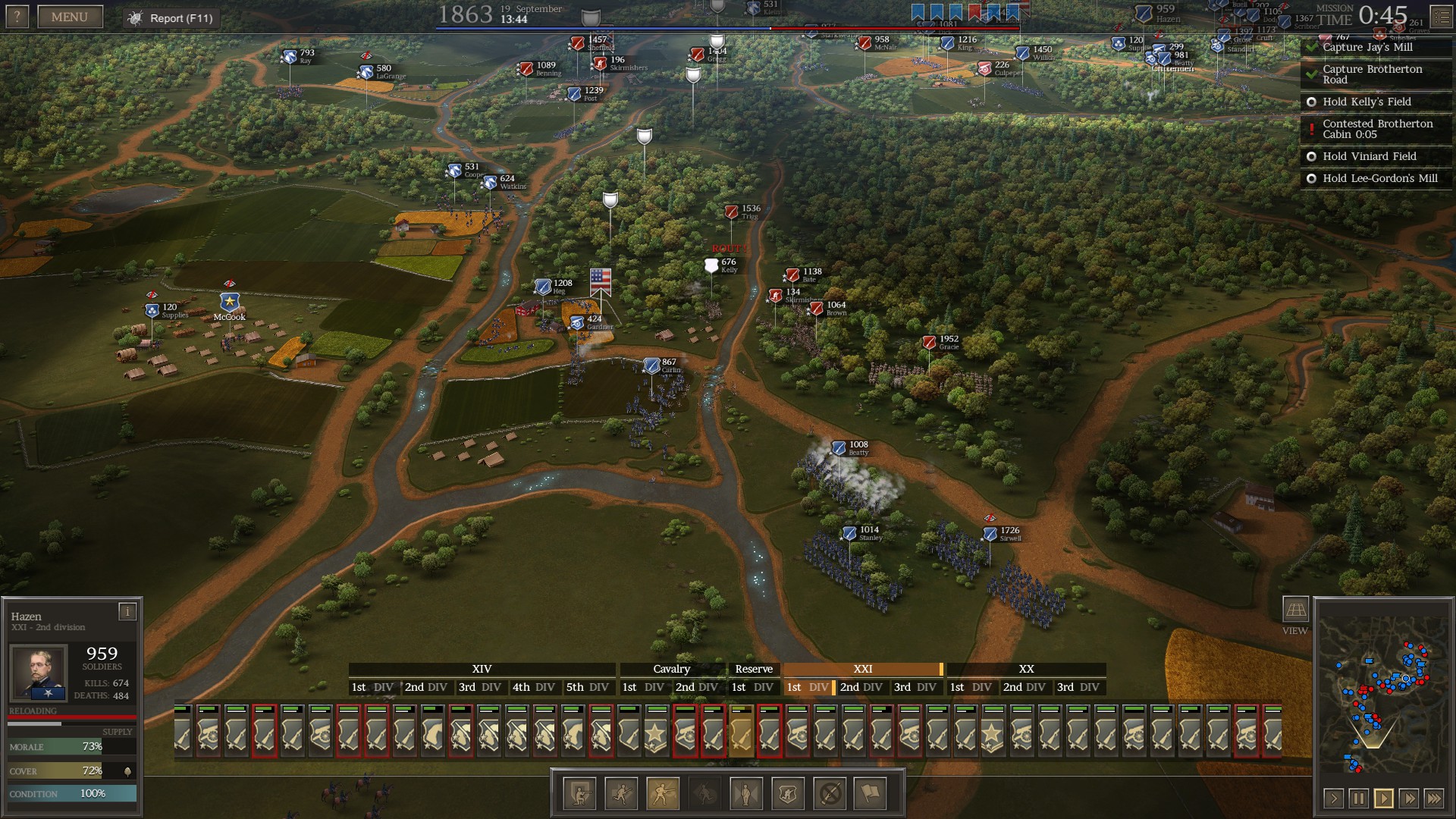1456x819 pixels.
Task: Activate the Double-Quick run order icon
Action: coord(620,794)
